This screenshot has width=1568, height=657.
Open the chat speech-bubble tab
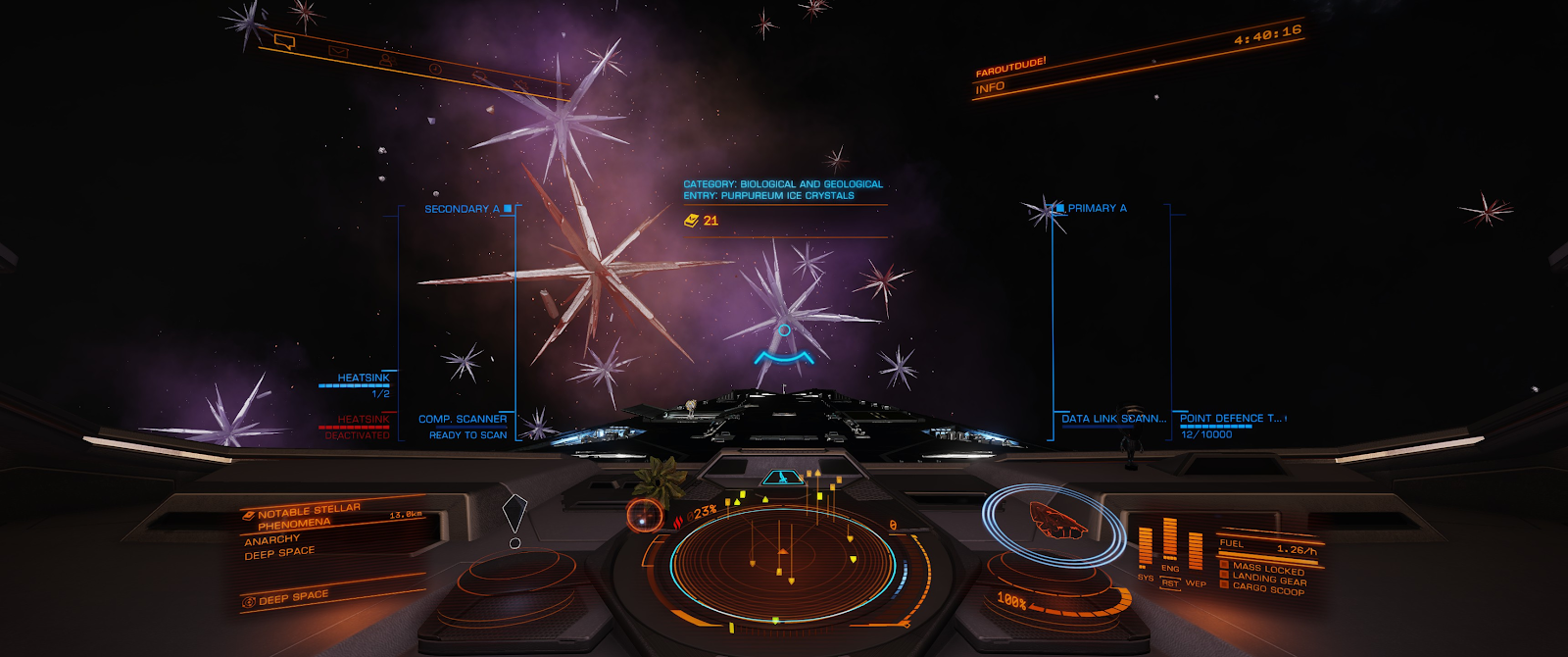coord(284,41)
